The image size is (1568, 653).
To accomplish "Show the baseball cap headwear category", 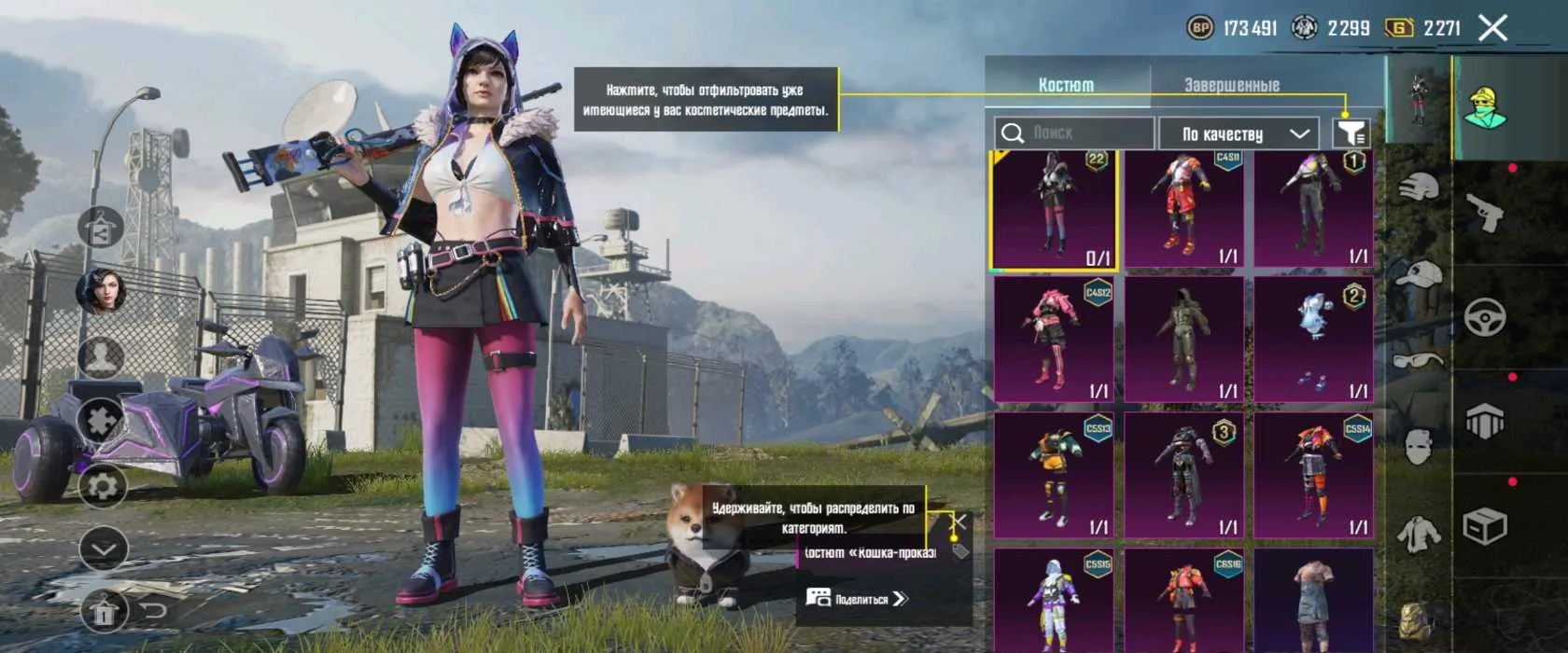I will [x=1419, y=274].
